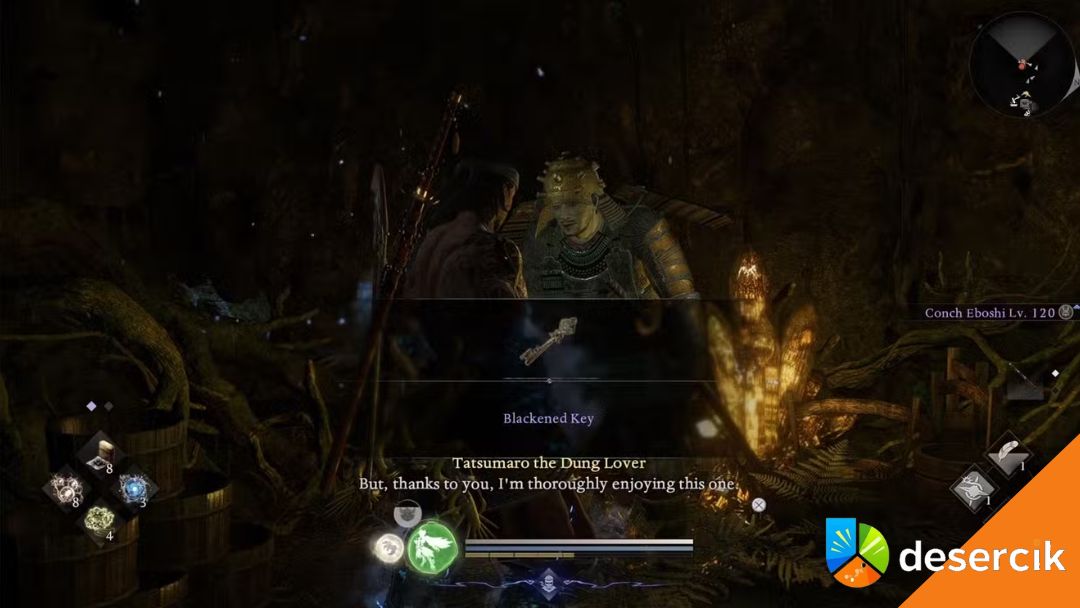Image resolution: width=1080 pixels, height=608 pixels.
Task: Choose the yellow glowing shortcut item
Action: point(99,520)
